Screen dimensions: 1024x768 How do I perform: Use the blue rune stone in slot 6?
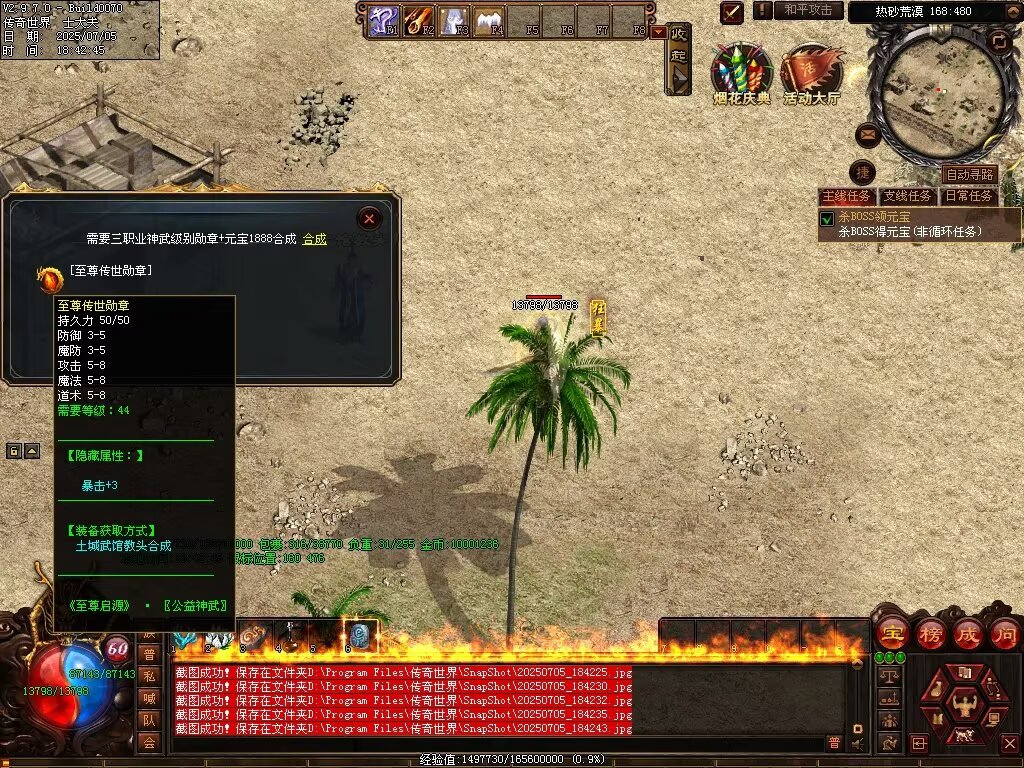click(x=360, y=635)
